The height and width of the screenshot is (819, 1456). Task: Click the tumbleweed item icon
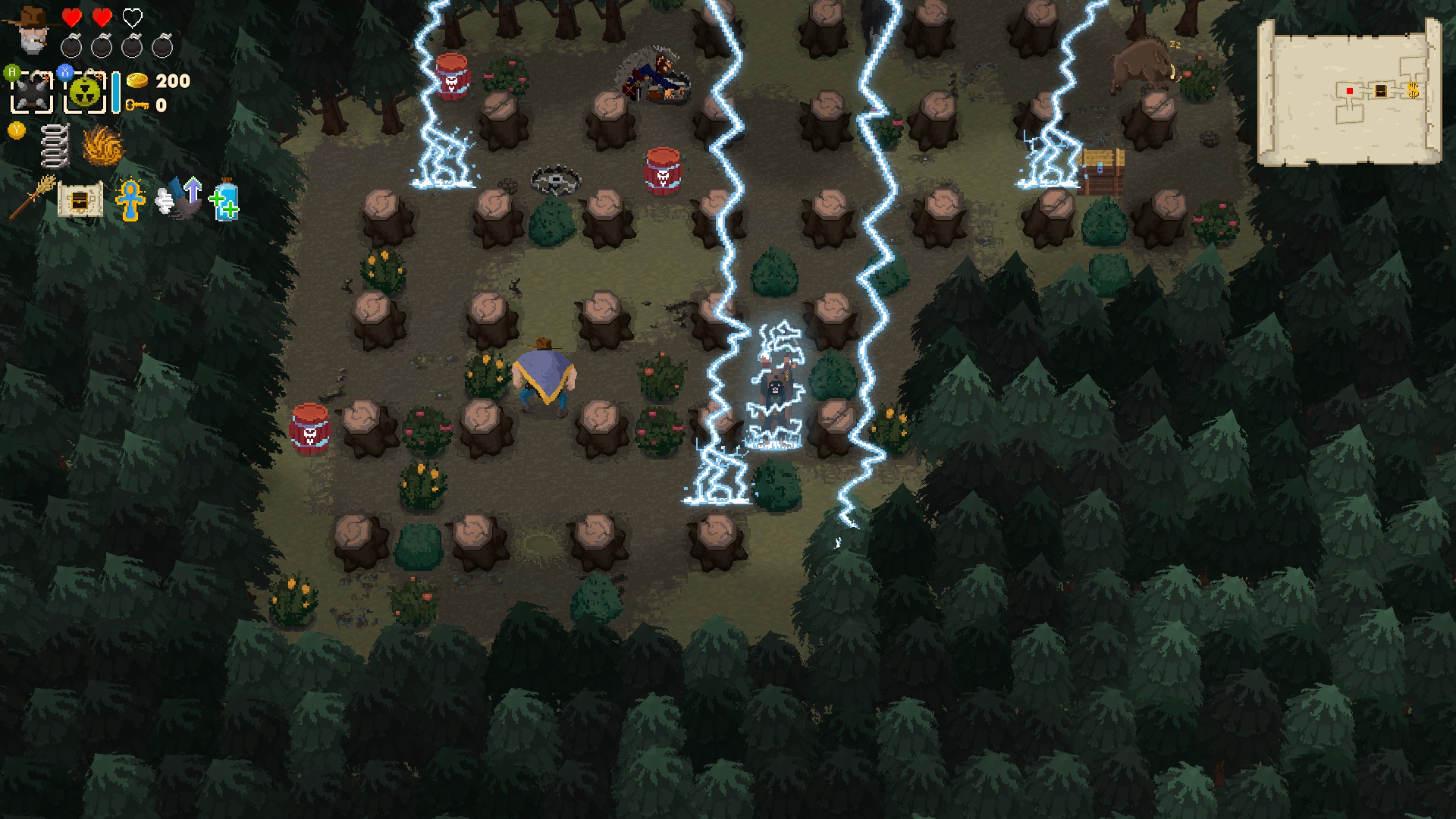click(x=102, y=145)
